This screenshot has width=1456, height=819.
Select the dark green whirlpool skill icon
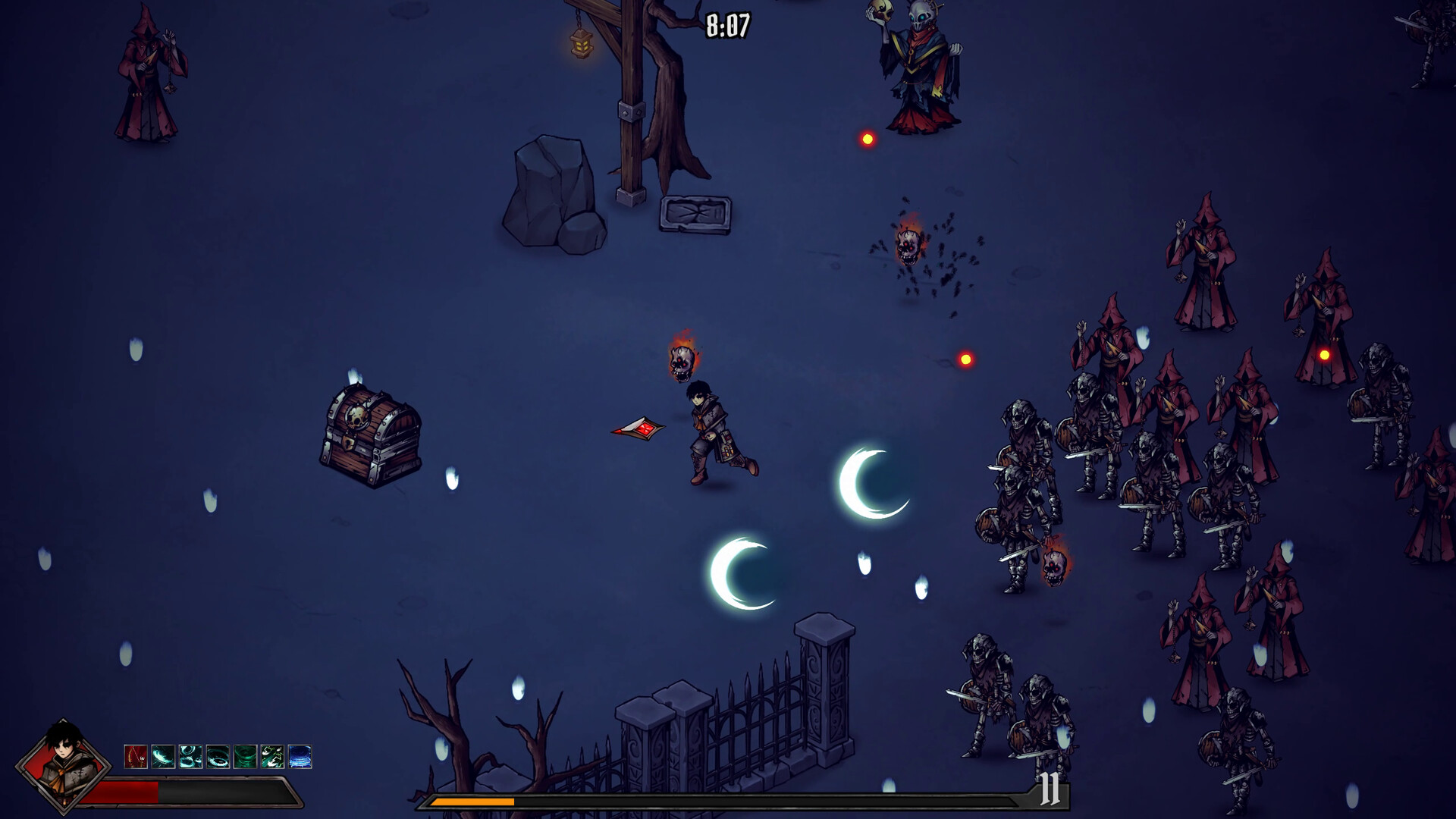[x=245, y=756]
